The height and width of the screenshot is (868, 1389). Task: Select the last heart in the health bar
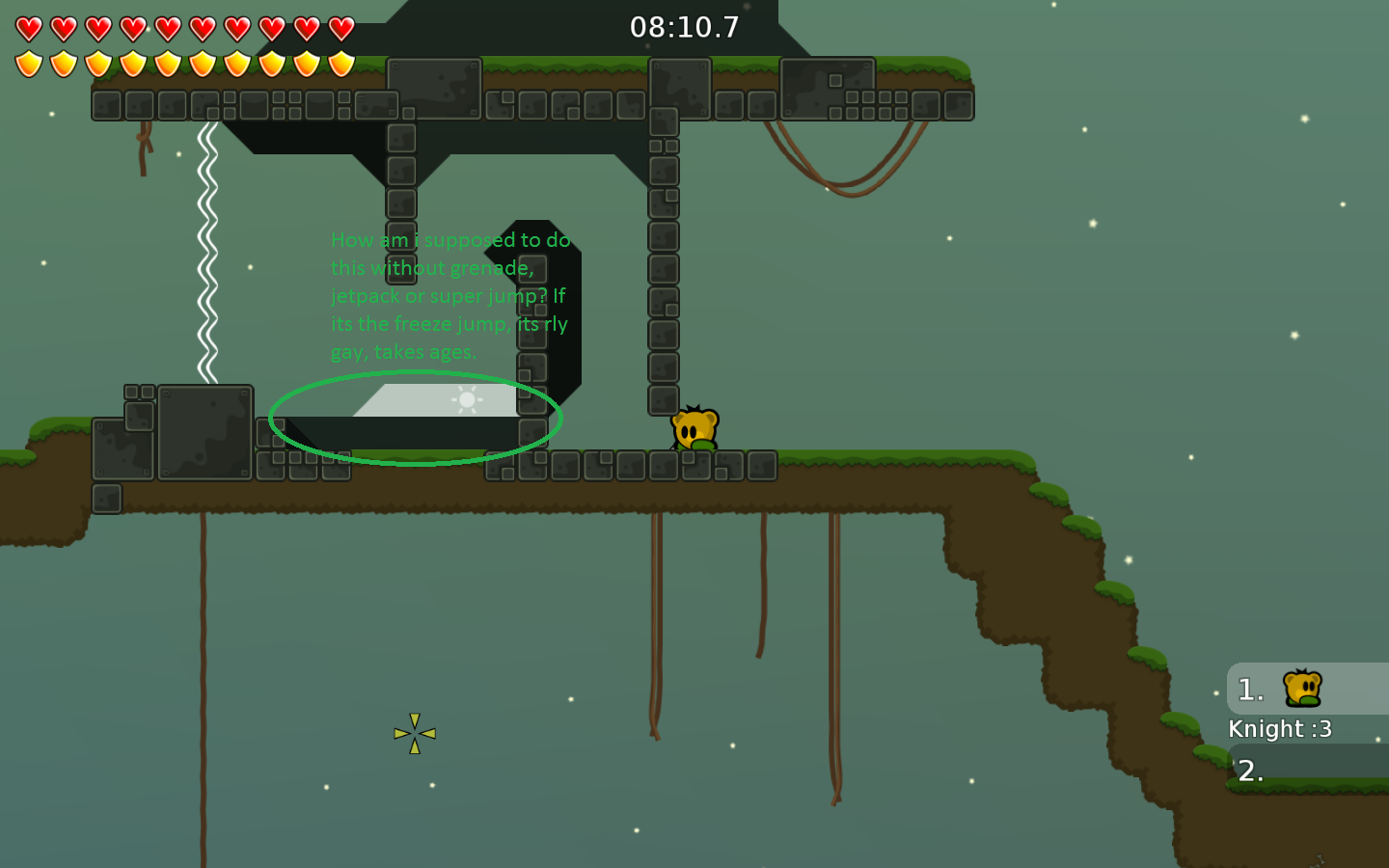(341, 27)
